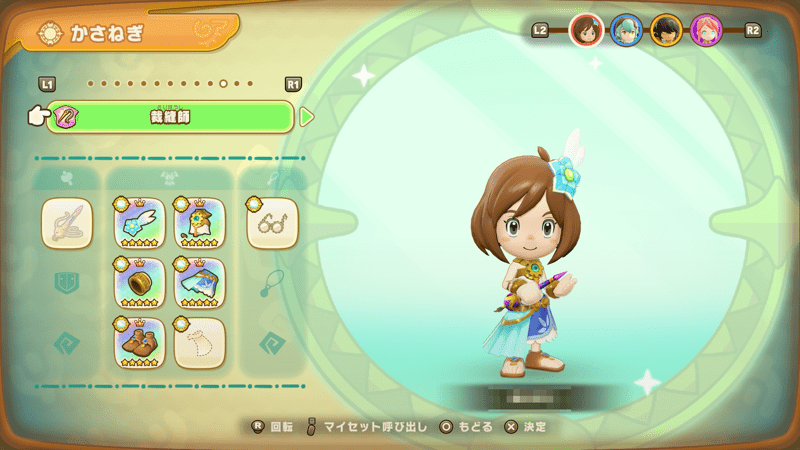Choose the yellow sleeveless top slot

pyautogui.click(x=200, y=223)
